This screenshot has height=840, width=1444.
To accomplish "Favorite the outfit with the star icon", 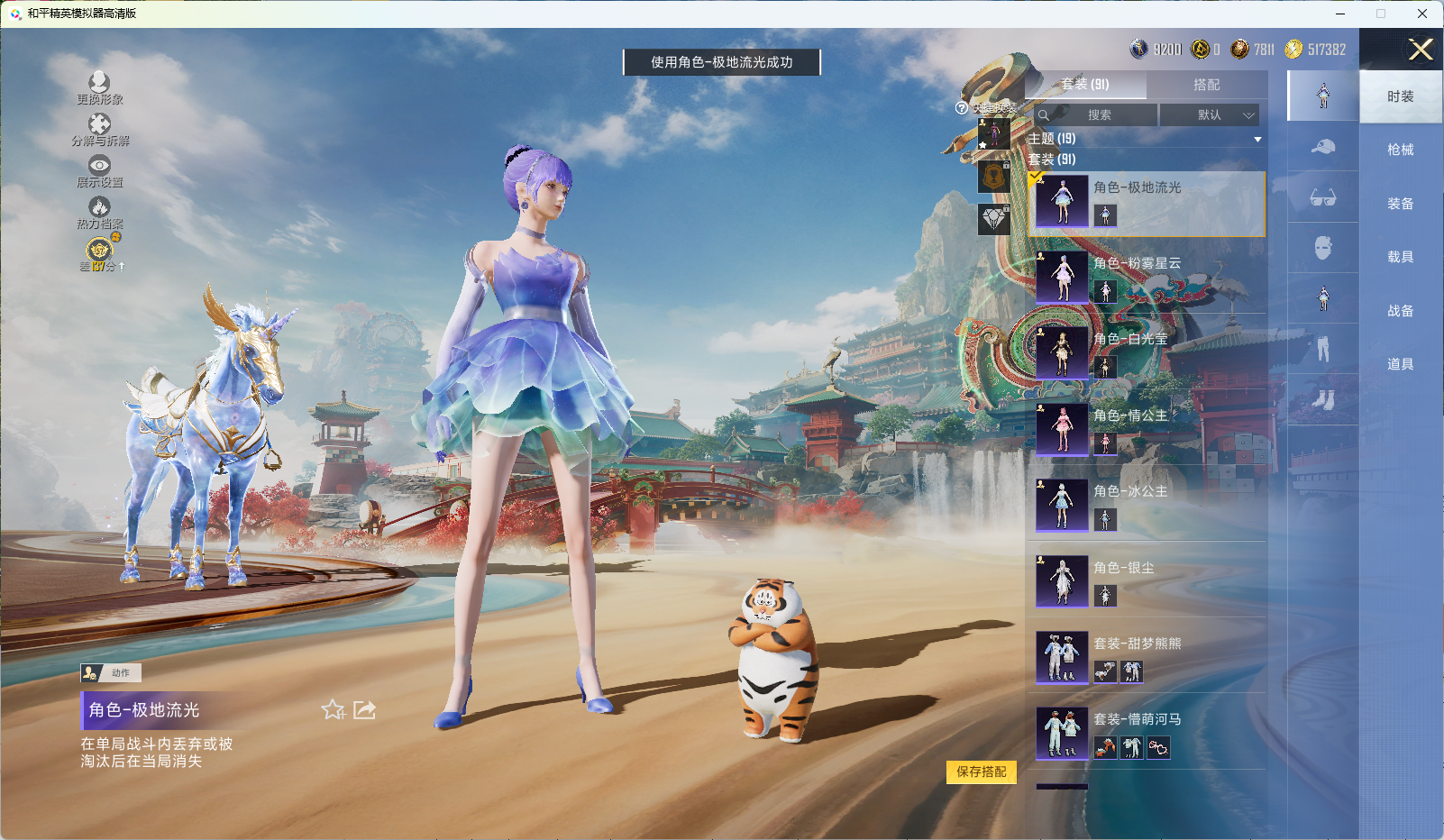I will [x=333, y=710].
